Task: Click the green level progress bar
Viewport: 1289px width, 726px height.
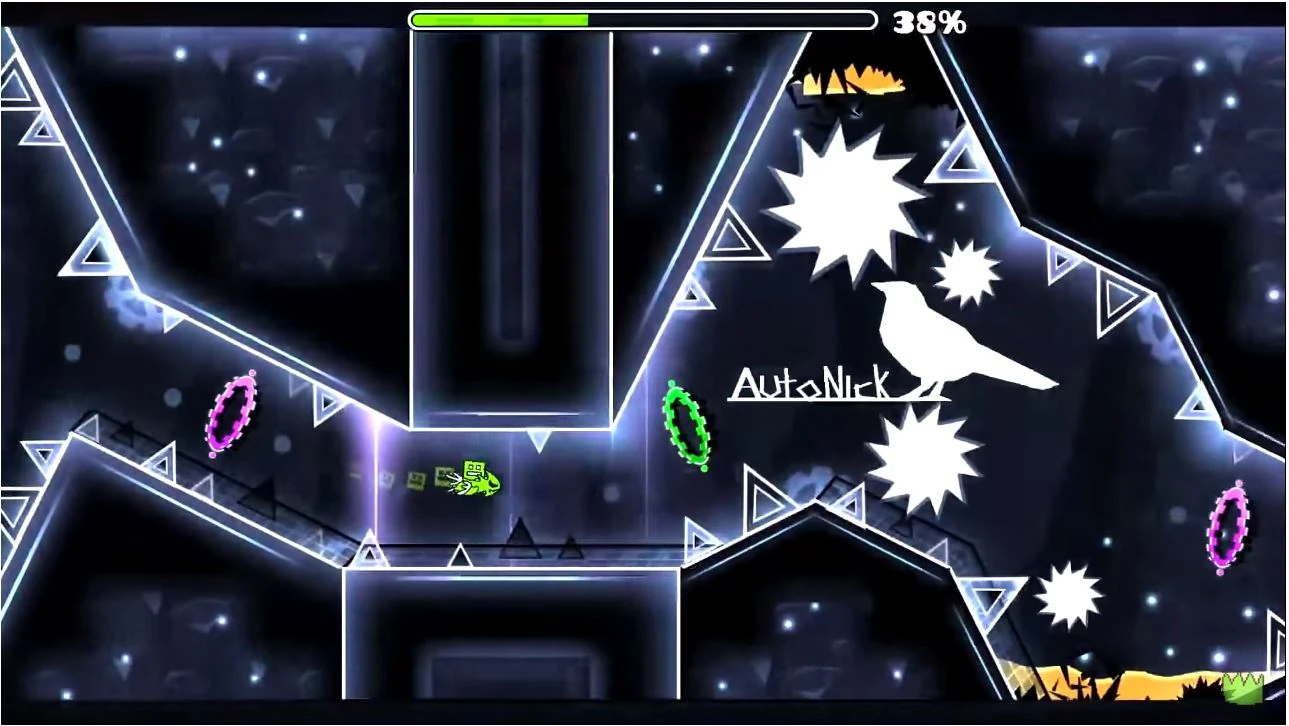Action: (x=498, y=18)
